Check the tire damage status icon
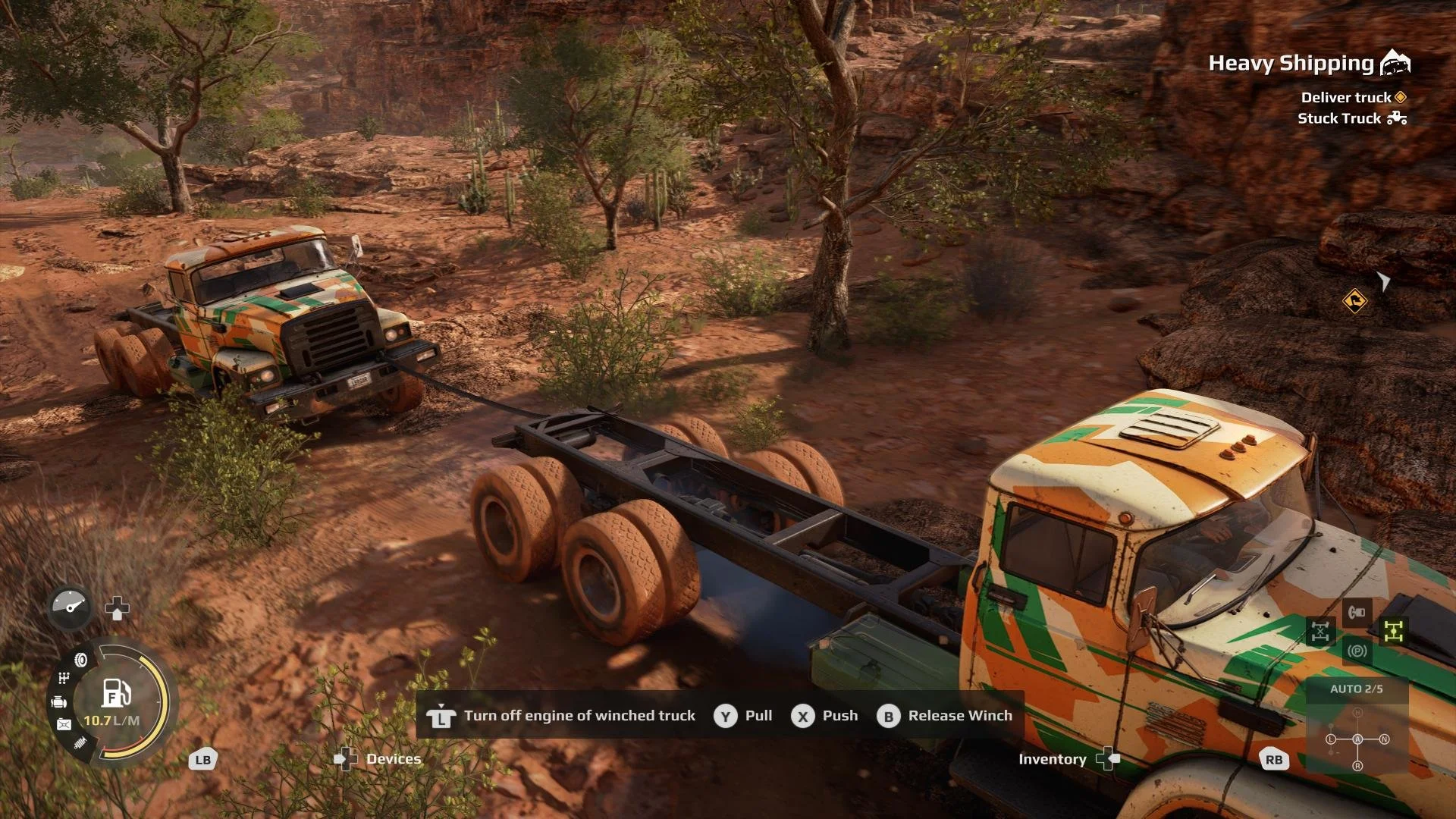1456x819 pixels. tap(80, 660)
